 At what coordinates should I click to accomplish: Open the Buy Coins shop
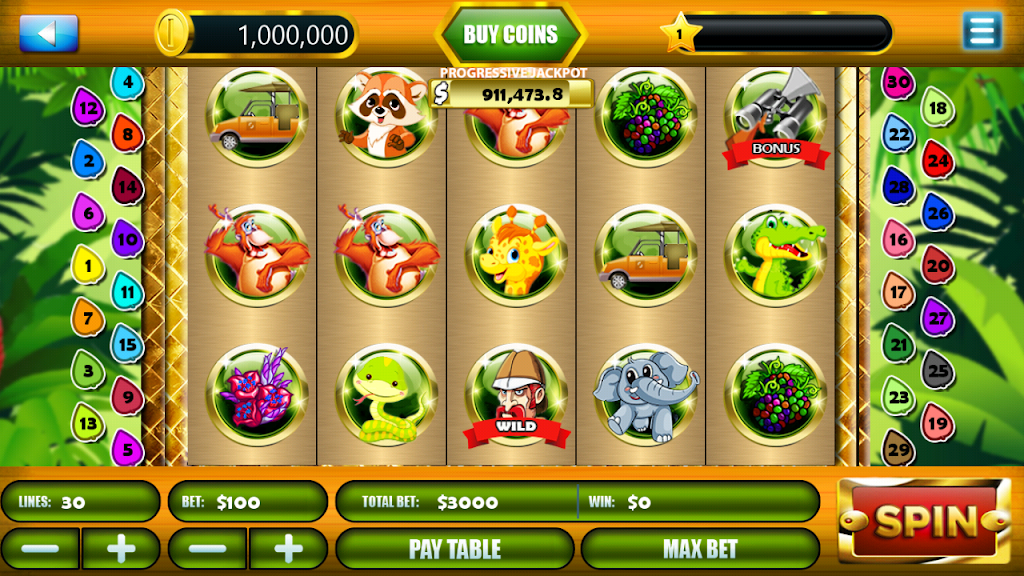(511, 35)
